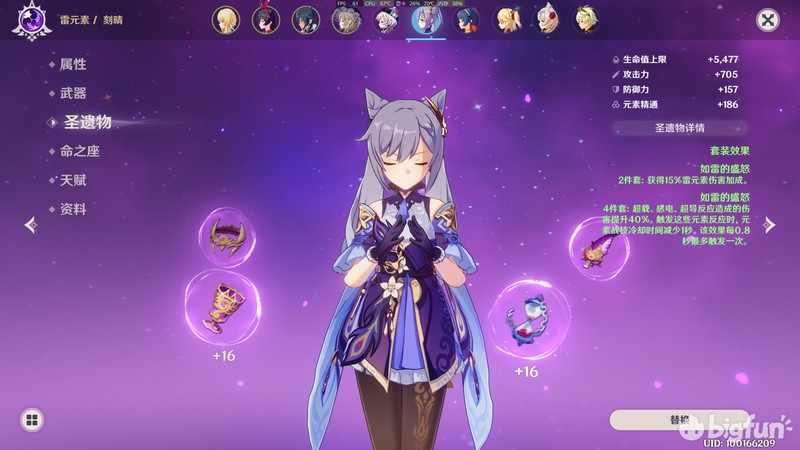
Task: Open the four-square grid menu button
Action: tap(32, 420)
